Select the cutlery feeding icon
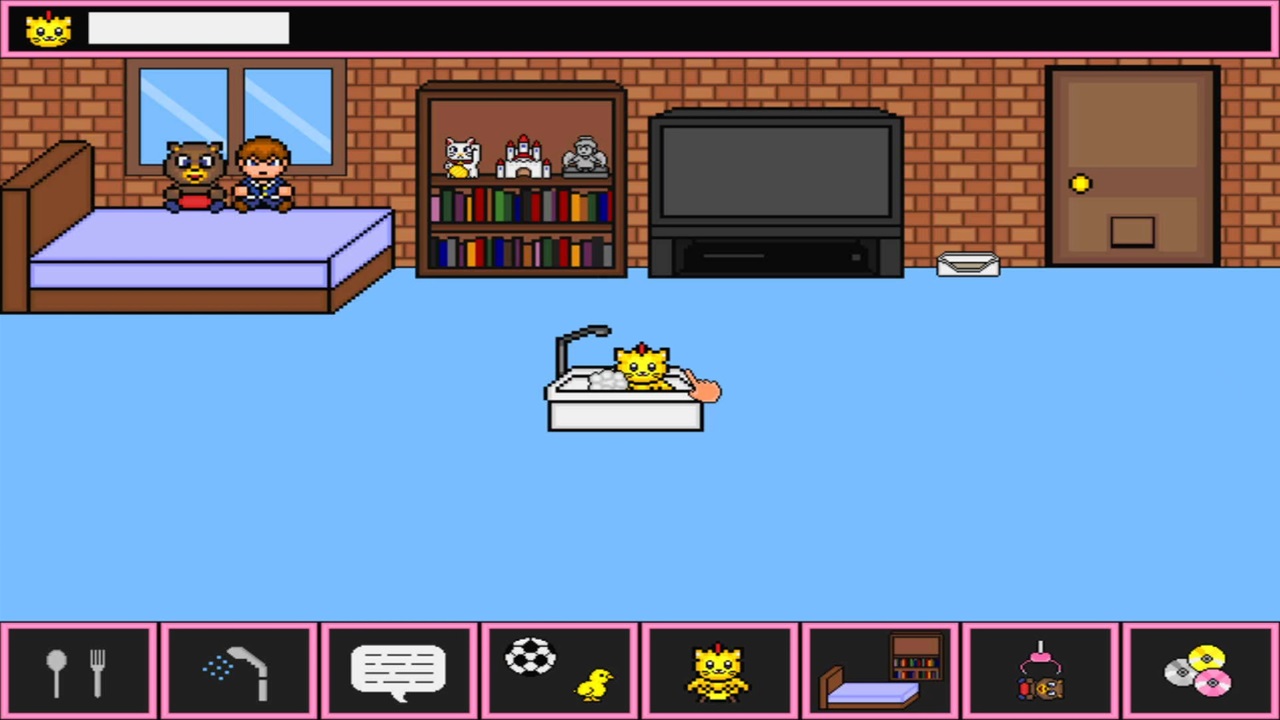This screenshot has height=720, width=1280. click(x=79, y=668)
